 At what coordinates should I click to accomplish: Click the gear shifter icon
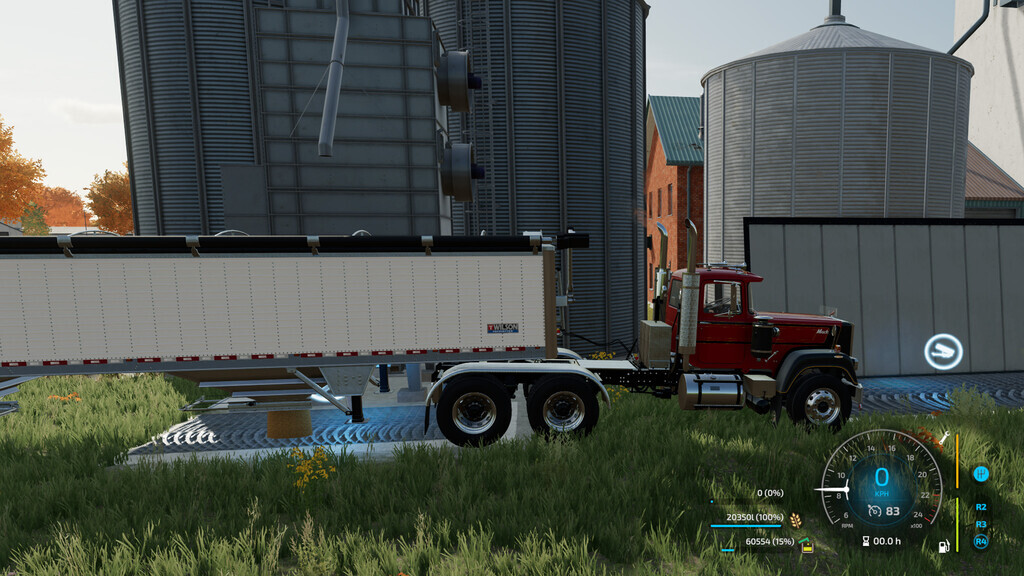click(x=981, y=473)
